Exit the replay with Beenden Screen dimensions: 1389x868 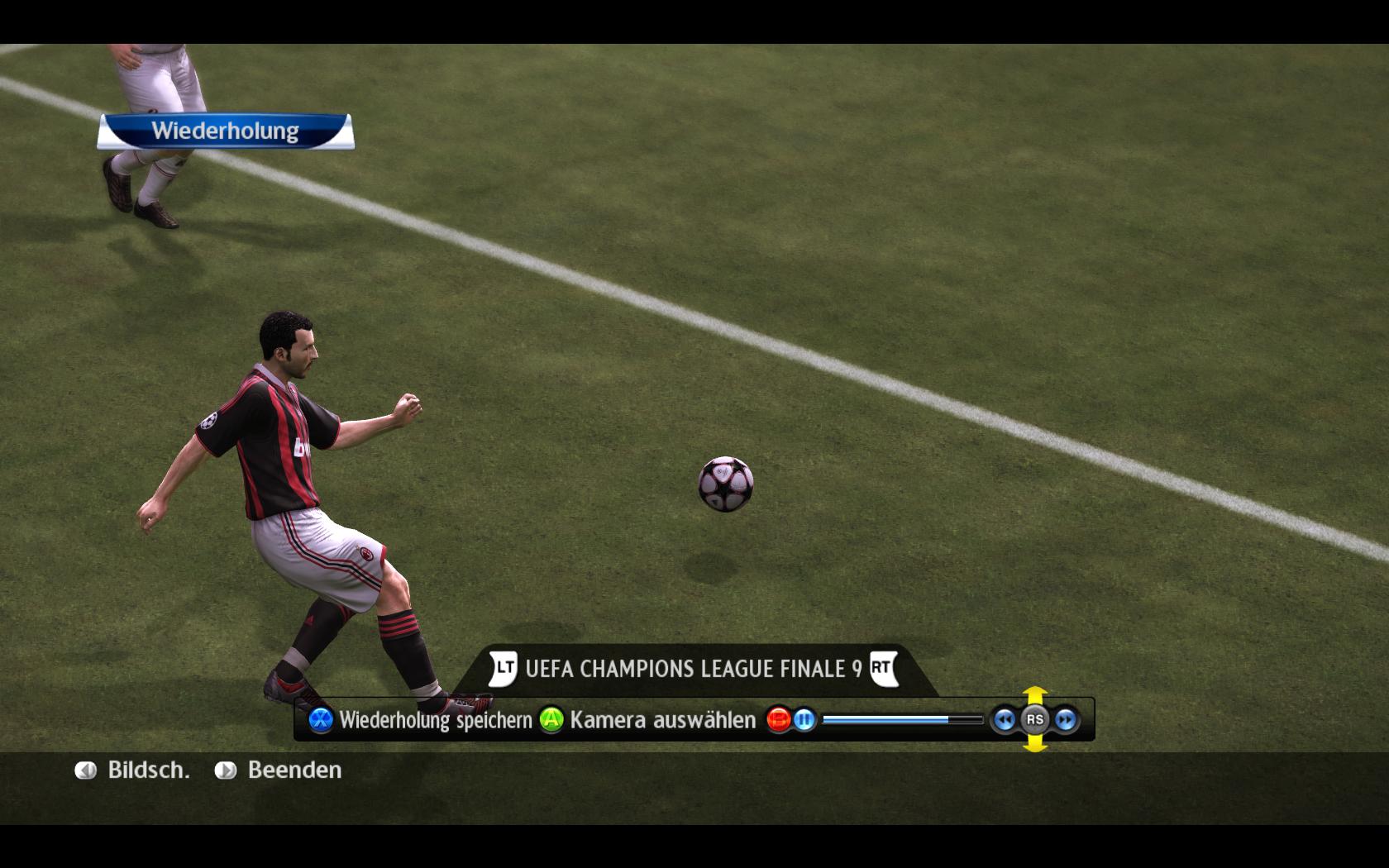pyautogui.click(x=279, y=770)
